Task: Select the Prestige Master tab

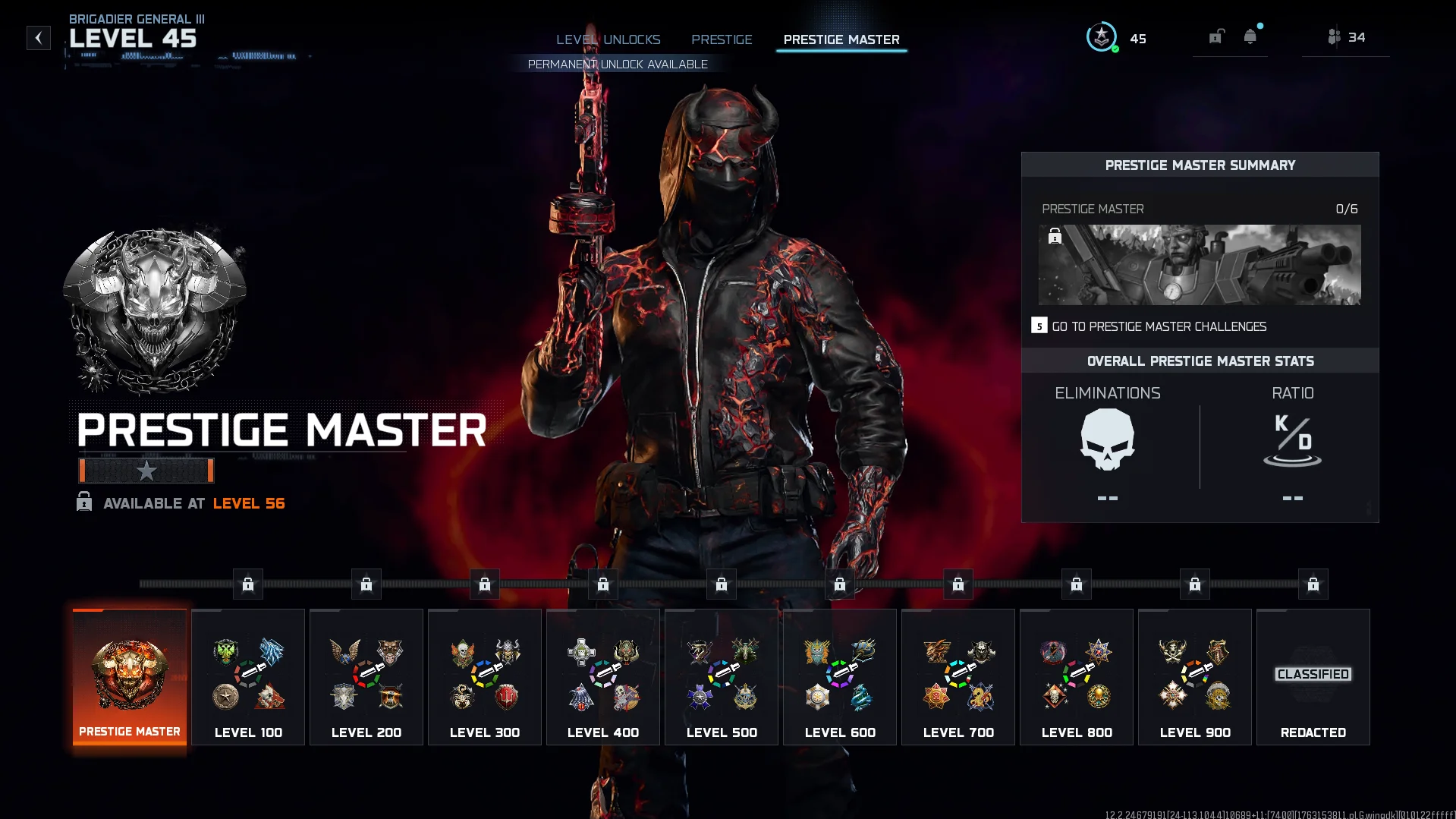Action: (841, 39)
